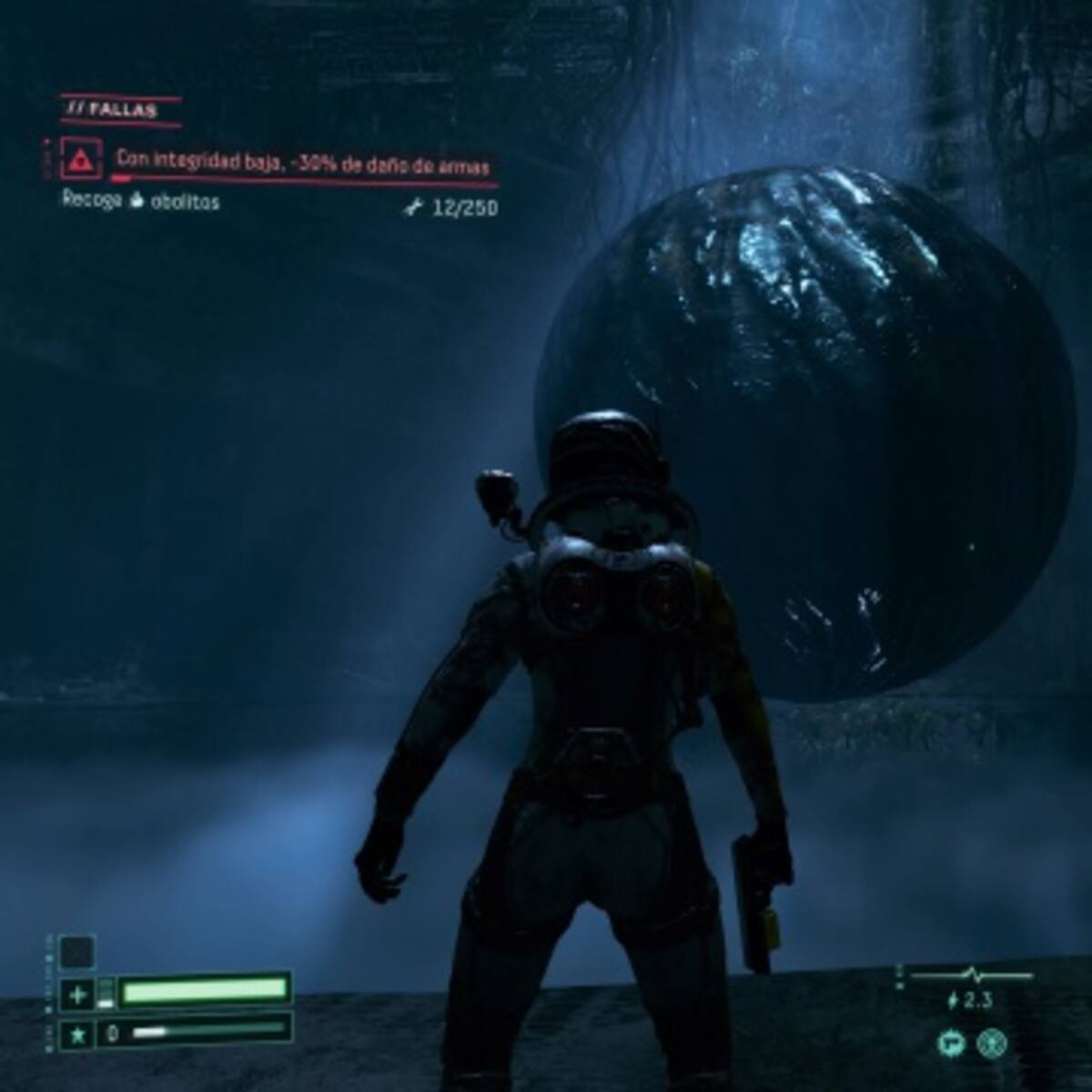The width and height of the screenshot is (1092, 1092).
Task: Click the malfunction repair objective 'Recoge obolitos'
Action: (141, 202)
